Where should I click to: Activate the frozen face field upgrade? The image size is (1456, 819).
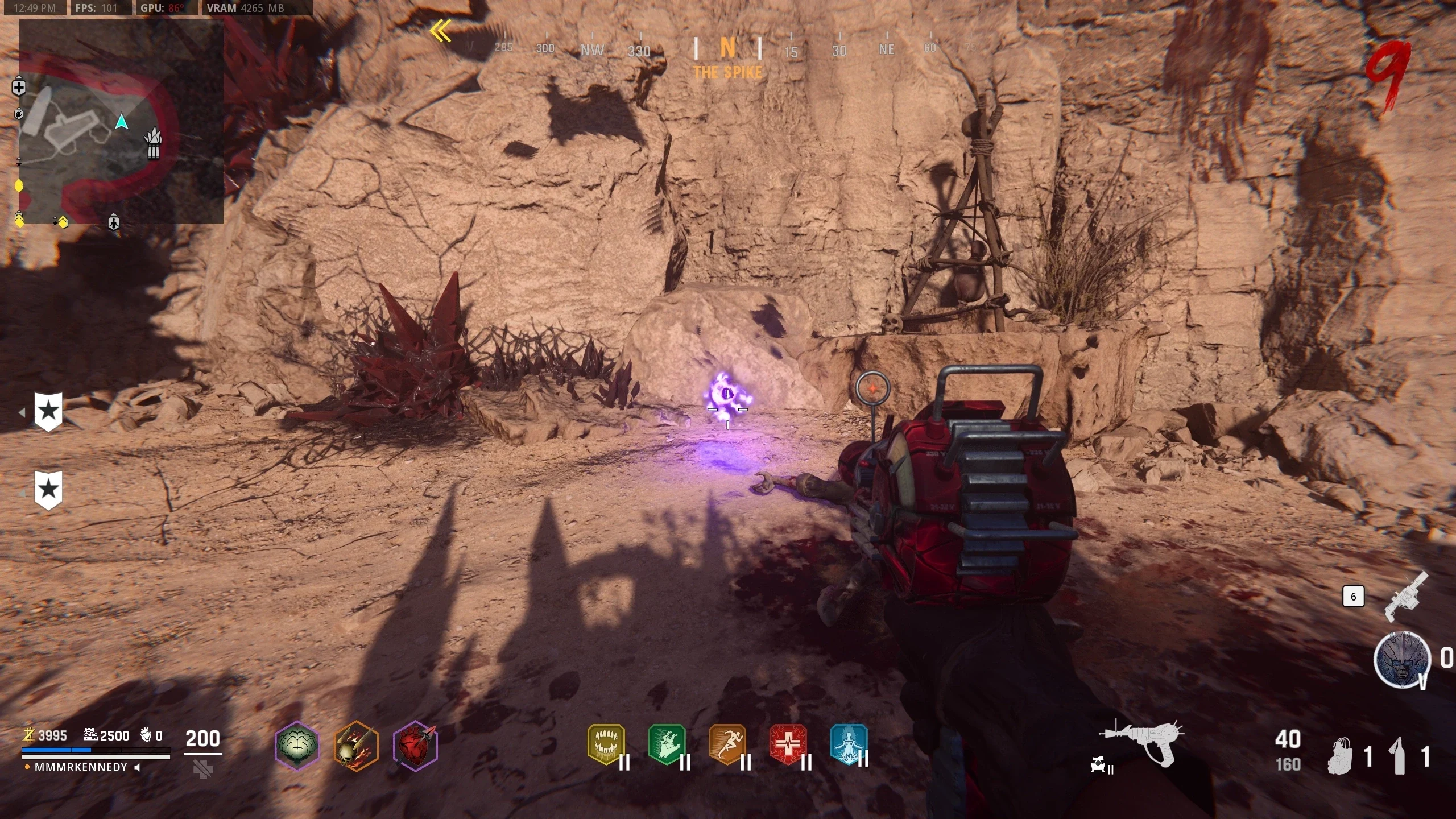[x=1401, y=660]
